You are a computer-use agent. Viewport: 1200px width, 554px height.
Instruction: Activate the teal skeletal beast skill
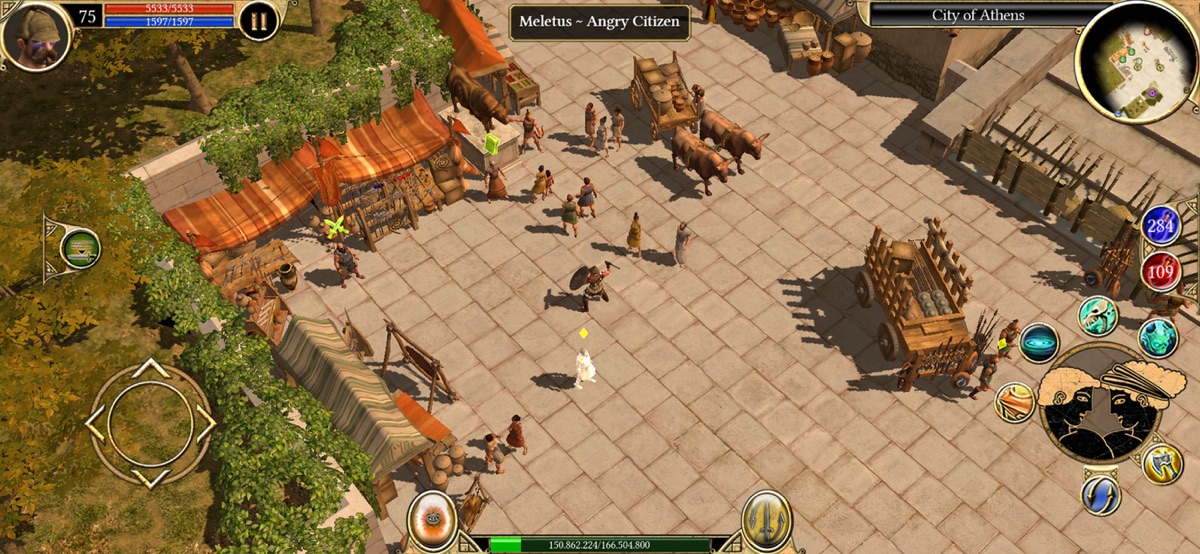click(1097, 316)
